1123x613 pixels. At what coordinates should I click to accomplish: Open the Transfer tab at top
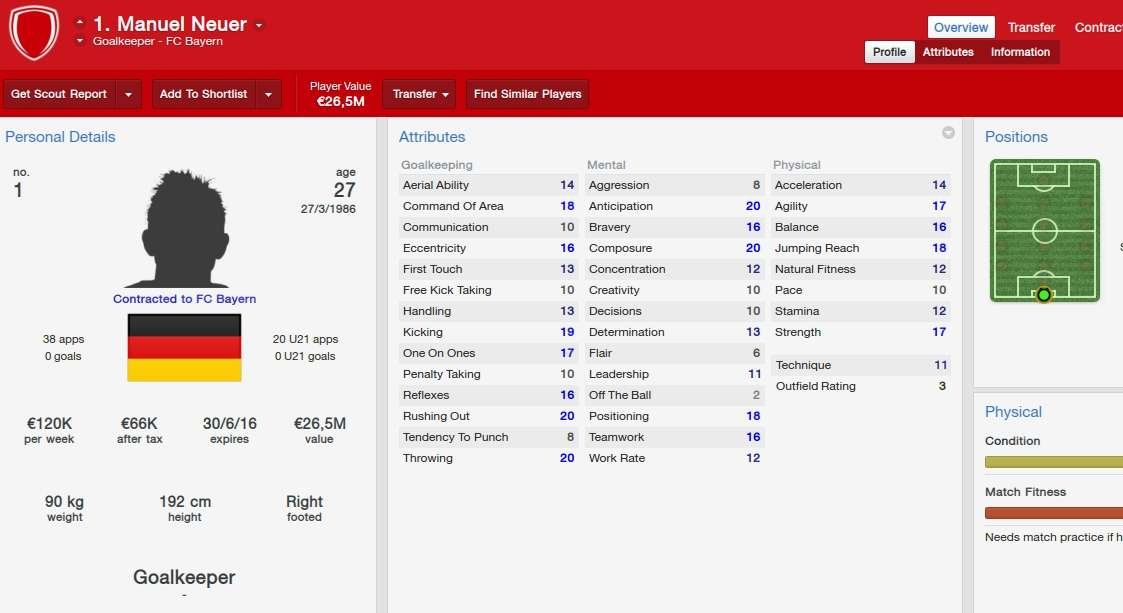point(1031,28)
